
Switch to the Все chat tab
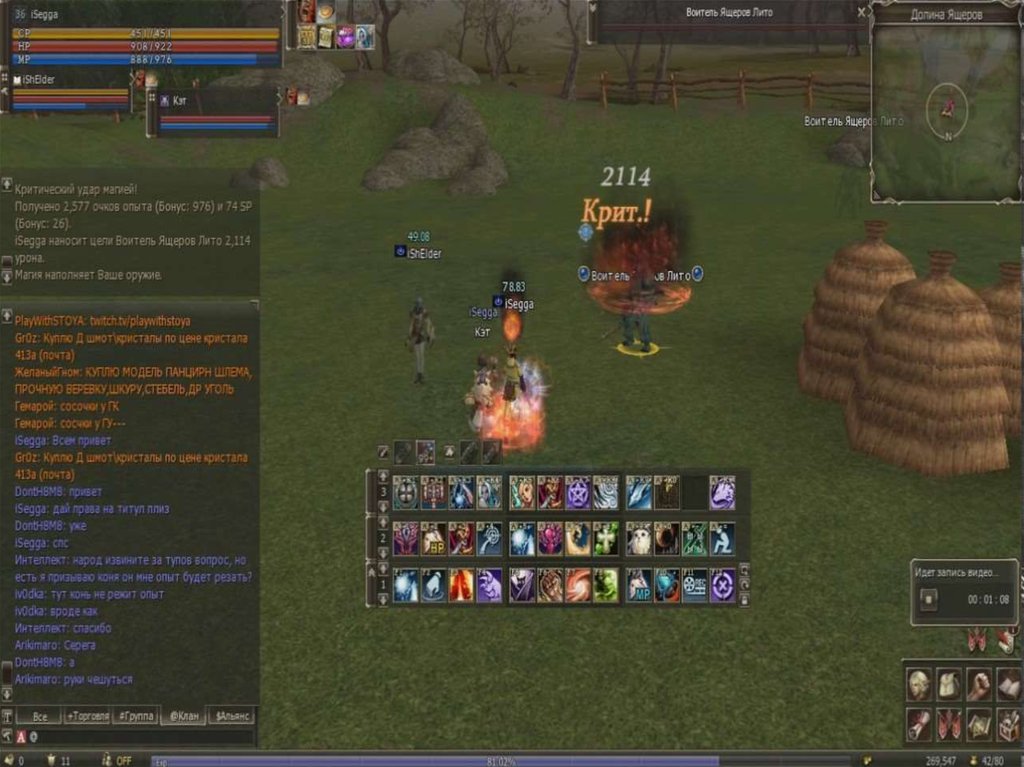[x=40, y=717]
